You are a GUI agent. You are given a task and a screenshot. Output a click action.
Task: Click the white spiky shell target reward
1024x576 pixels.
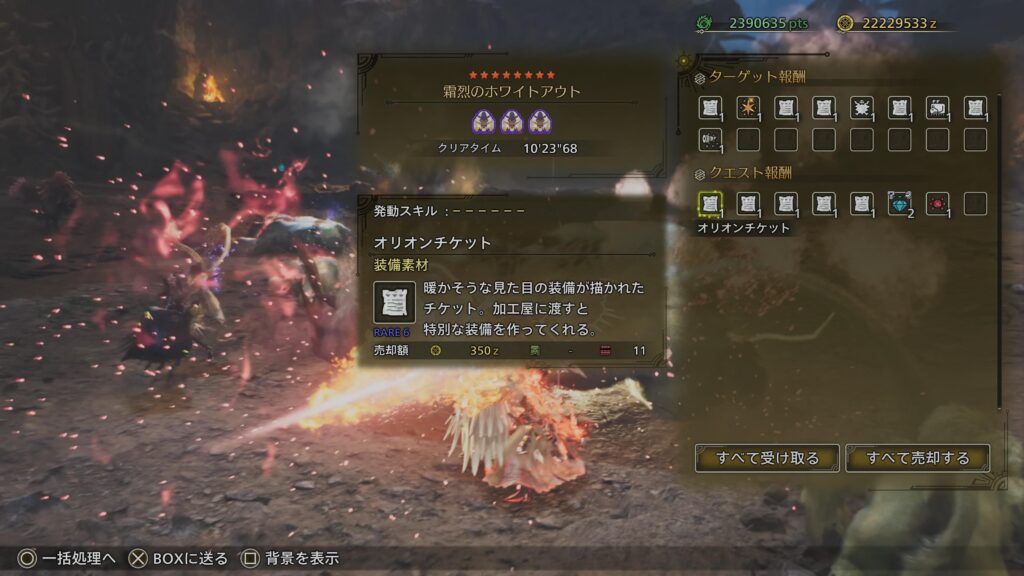(862, 108)
